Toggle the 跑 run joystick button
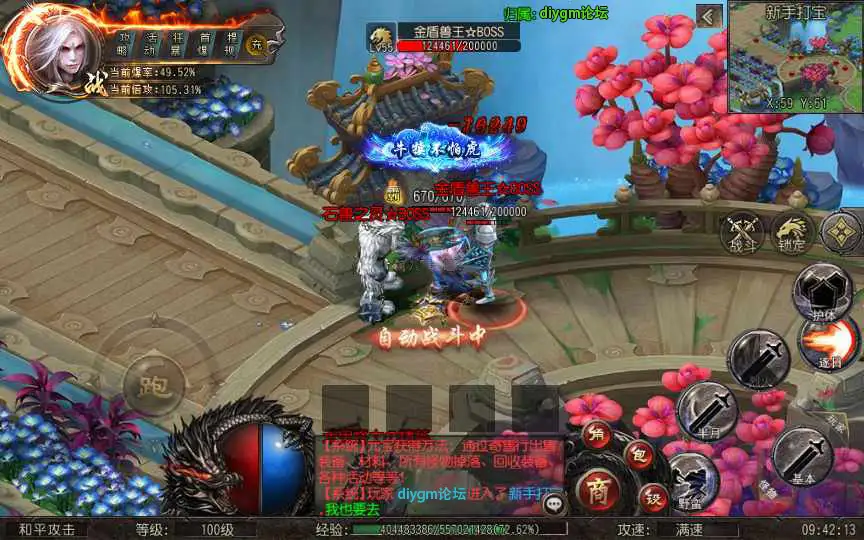Image resolution: width=864 pixels, height=540 pixels. pos(153,383)
